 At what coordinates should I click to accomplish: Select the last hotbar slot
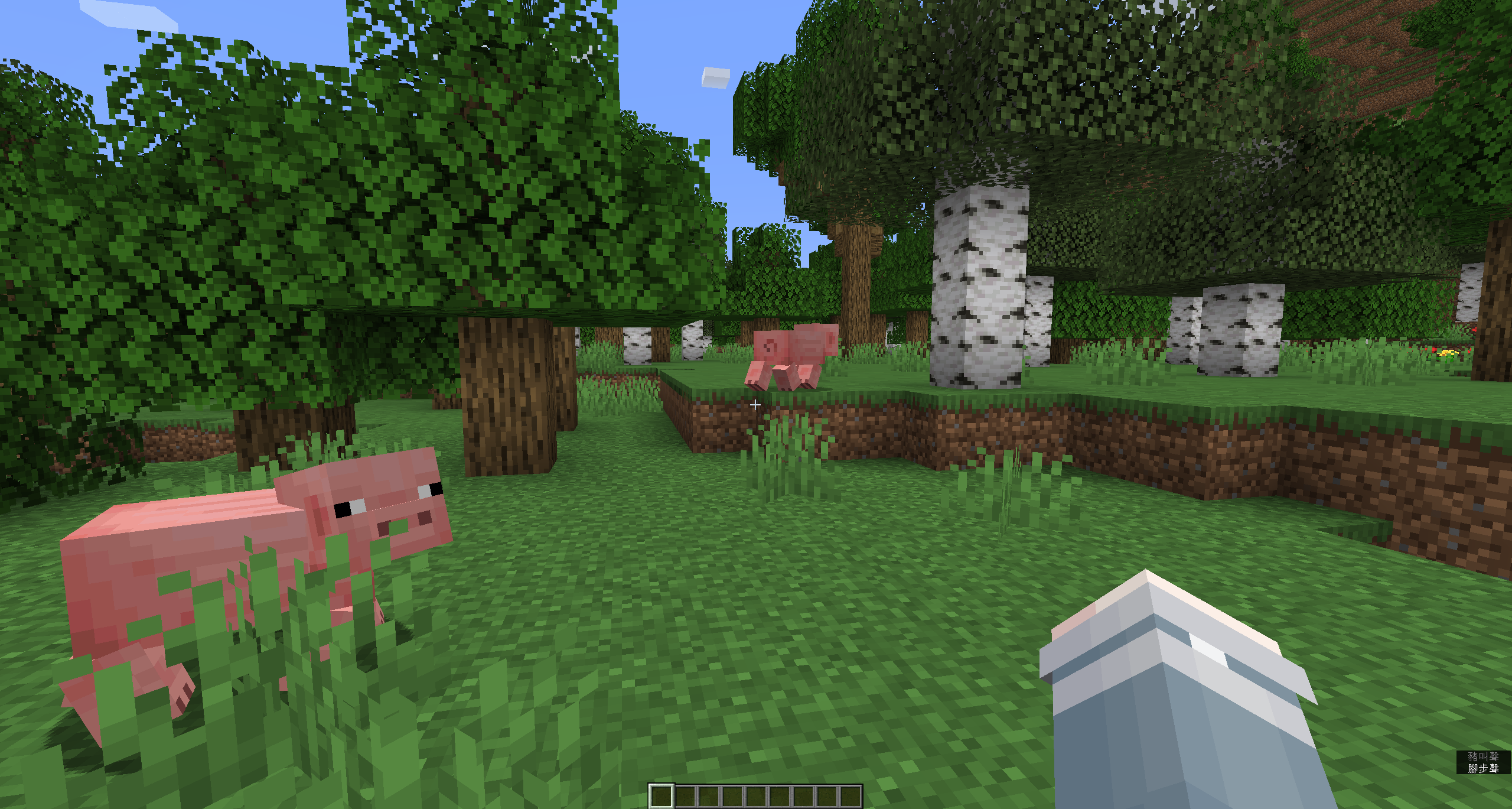point(851,798)
